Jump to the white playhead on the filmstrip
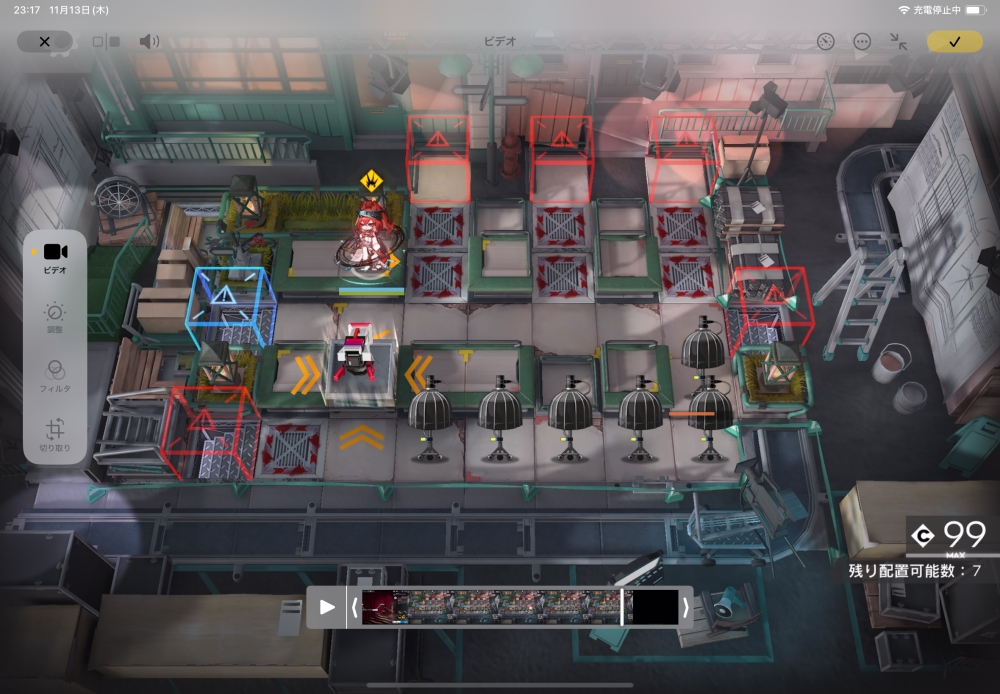This screenshot has width=1000, height=694. pyautogui.click(x=622, y=607)
